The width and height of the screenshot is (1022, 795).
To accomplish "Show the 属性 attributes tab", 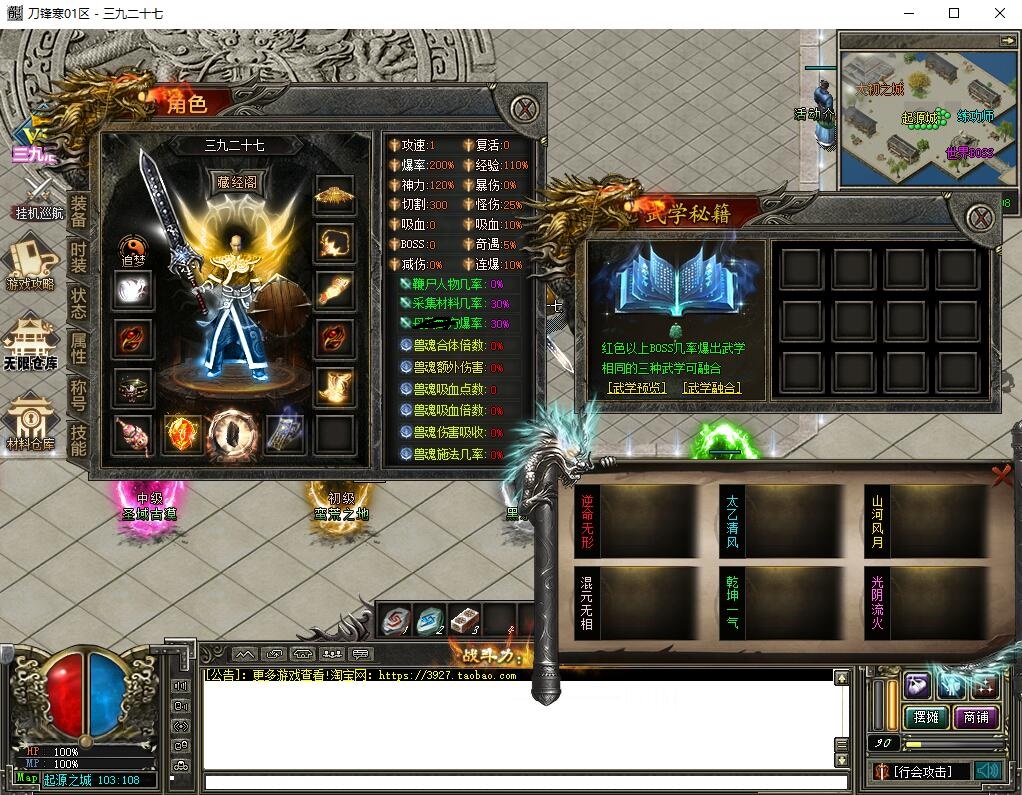I will pyautogui.click(x=78, y=347).
